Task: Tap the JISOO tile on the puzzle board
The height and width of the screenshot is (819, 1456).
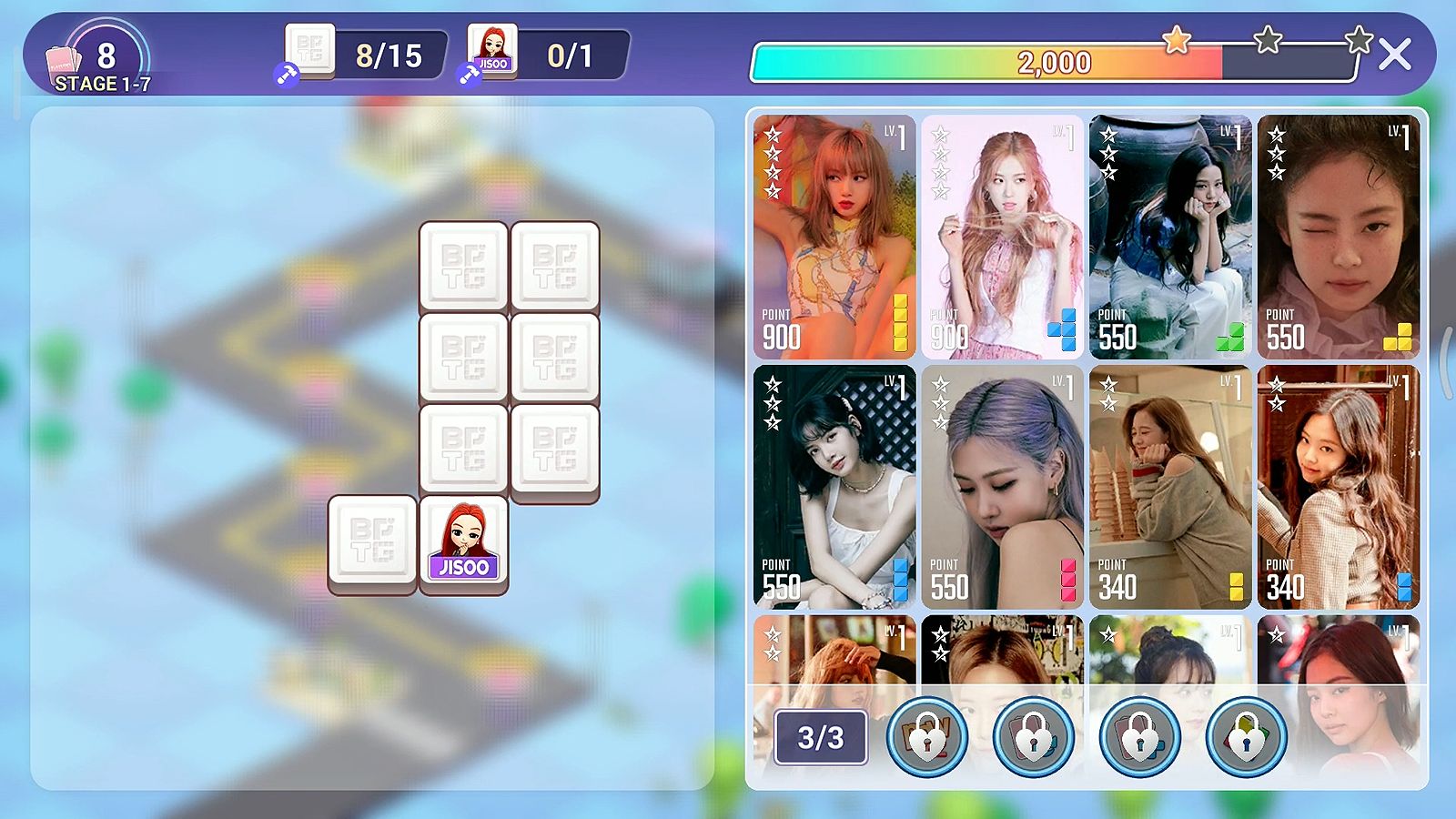Action: click(462, 541)
